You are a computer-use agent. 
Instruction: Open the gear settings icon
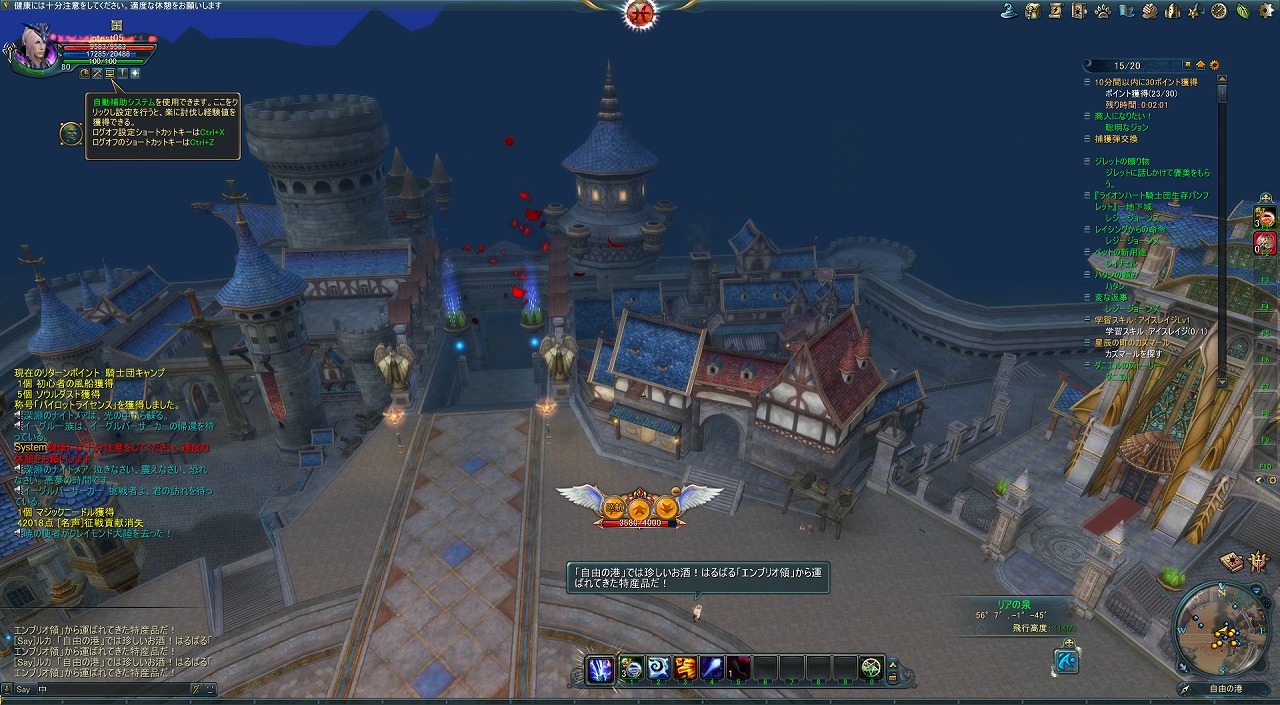tap(1265, 11)
